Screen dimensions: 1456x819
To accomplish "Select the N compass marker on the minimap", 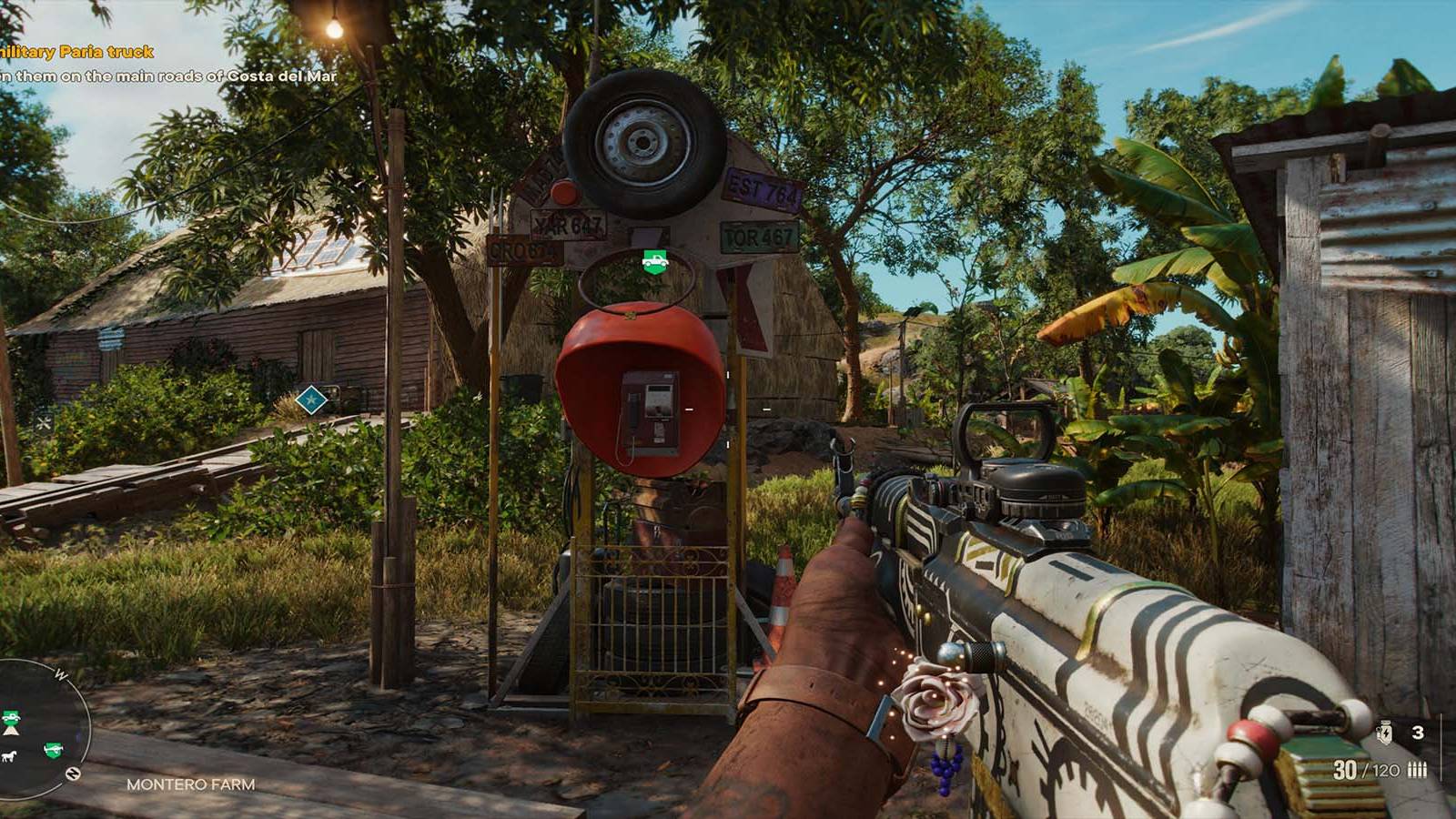I will tap(74, 773).
